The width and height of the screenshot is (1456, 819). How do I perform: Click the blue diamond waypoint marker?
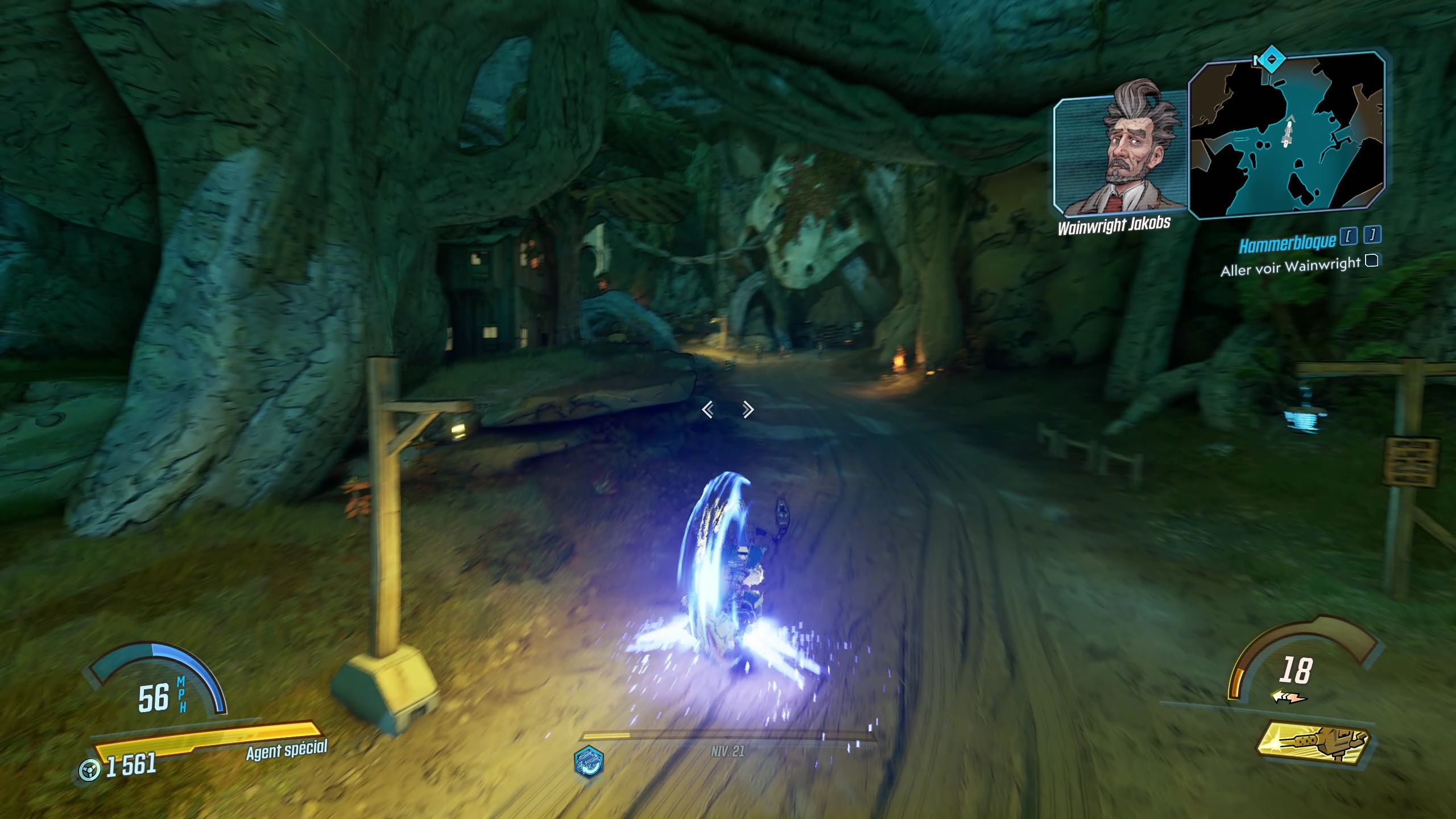point(1268,60)
